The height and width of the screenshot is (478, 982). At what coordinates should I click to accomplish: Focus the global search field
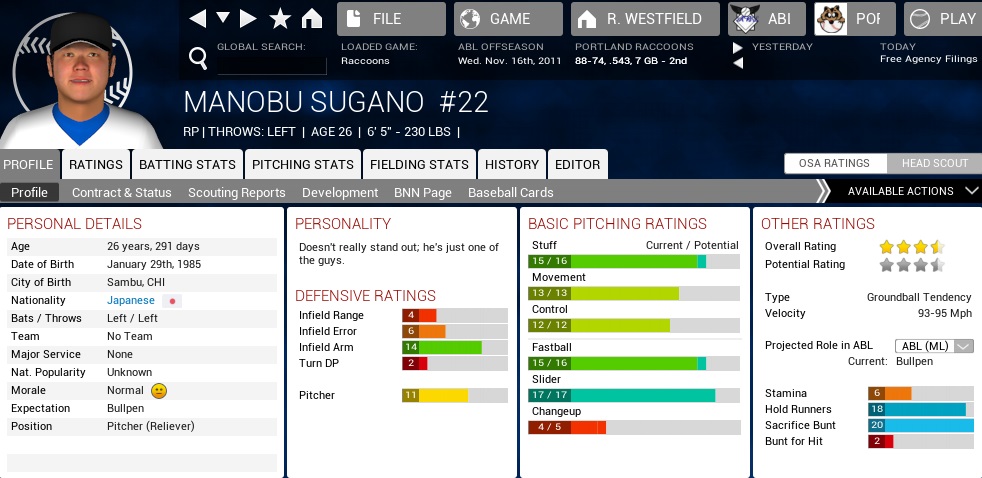pyautogui.click(x=271, y=61)
